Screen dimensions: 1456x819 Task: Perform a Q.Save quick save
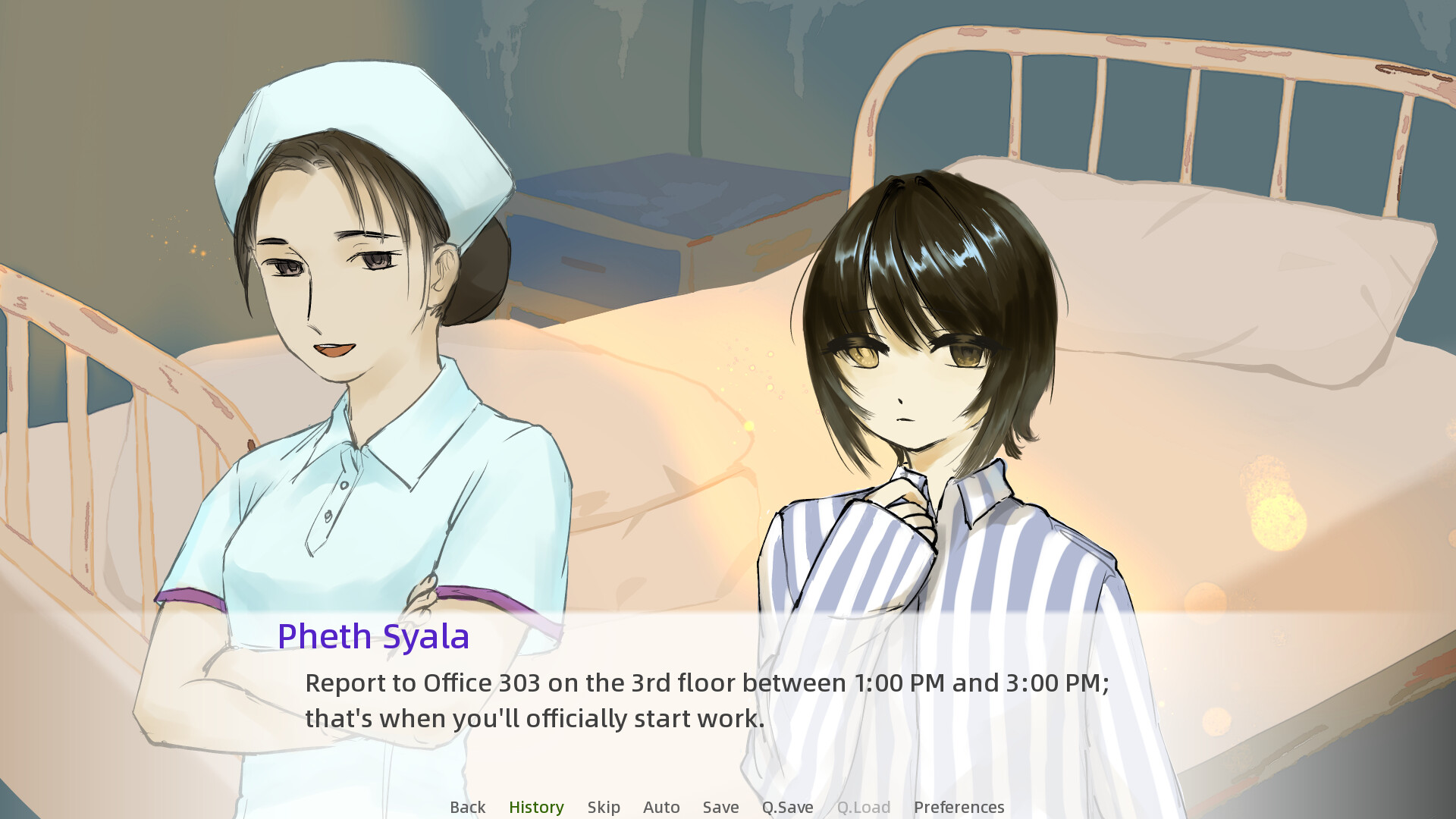click(787, 807)
